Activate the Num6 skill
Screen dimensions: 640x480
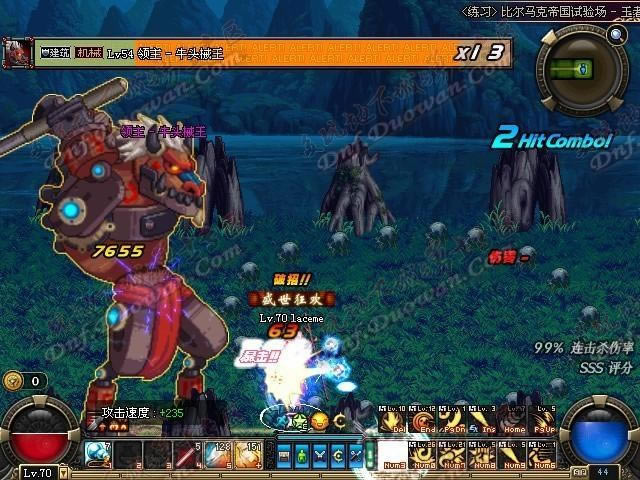(x=543, y=453)
